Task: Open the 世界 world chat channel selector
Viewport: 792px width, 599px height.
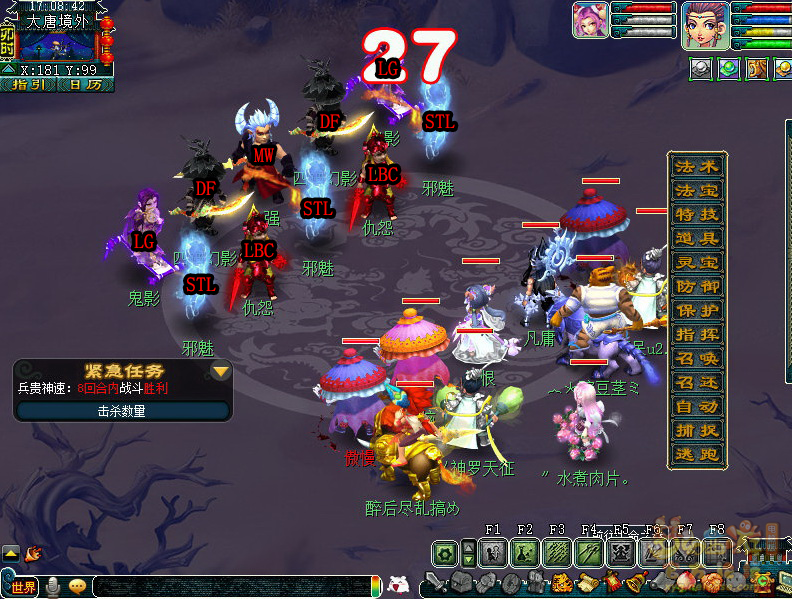Action: pyautogui.click(x=23, y=586)
